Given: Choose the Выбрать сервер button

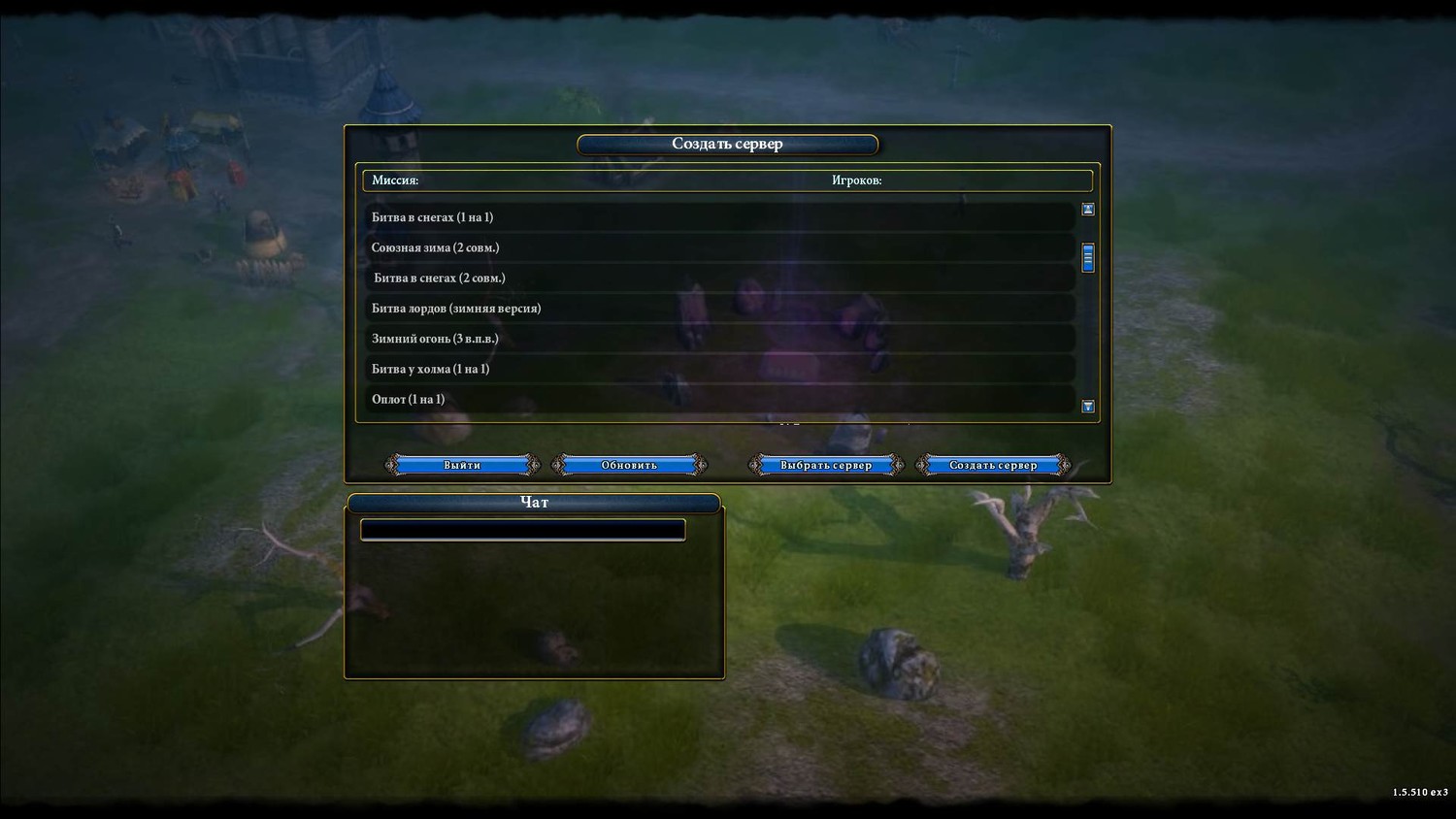Looking at the screenshot, I should (826, 466).
